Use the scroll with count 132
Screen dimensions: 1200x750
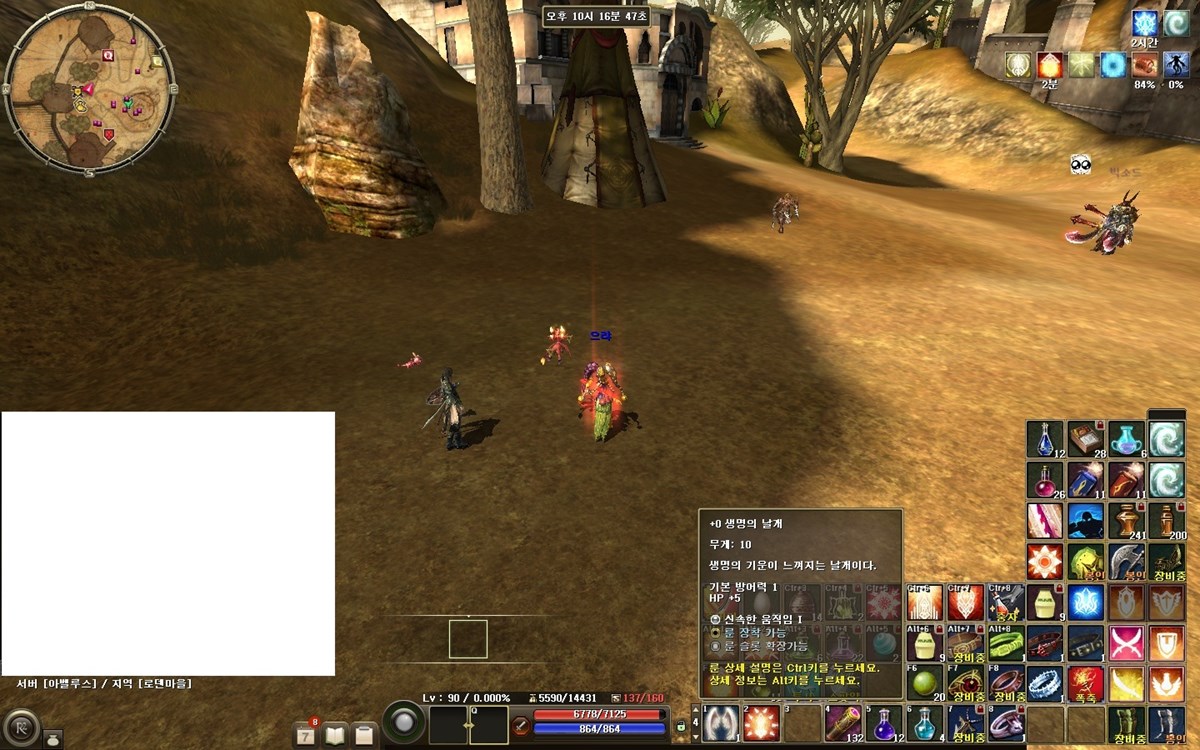tap(843, 723)
